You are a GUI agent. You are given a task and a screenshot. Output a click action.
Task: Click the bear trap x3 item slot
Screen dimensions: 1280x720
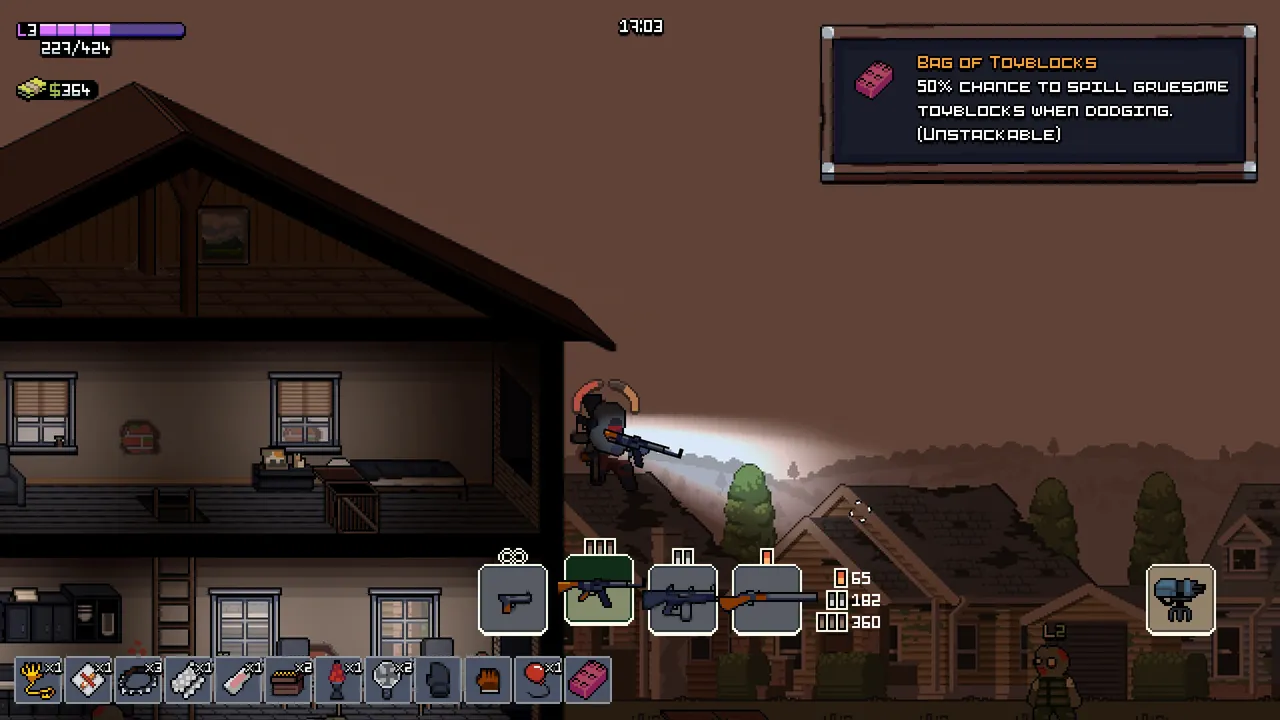tap(138, 681)
